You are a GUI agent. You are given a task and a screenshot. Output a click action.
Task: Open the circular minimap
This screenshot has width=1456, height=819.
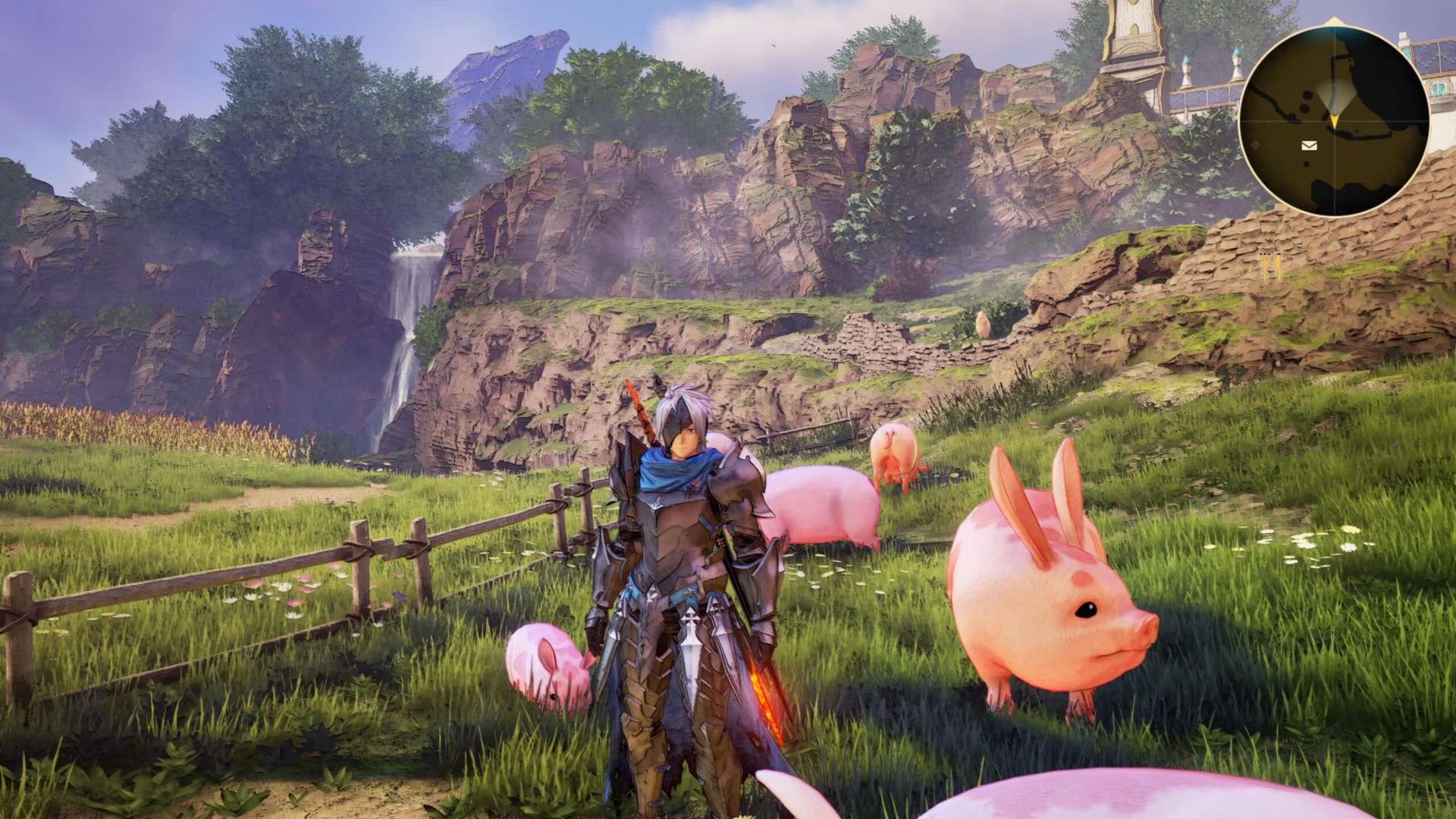tap(1334, 120)
